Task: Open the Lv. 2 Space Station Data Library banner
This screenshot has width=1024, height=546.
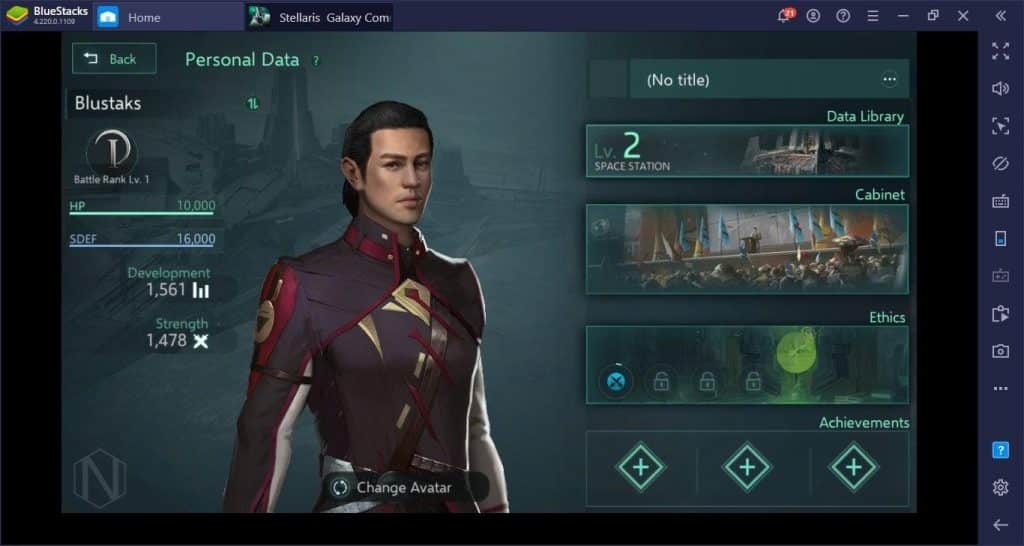Action: [747, 151]
